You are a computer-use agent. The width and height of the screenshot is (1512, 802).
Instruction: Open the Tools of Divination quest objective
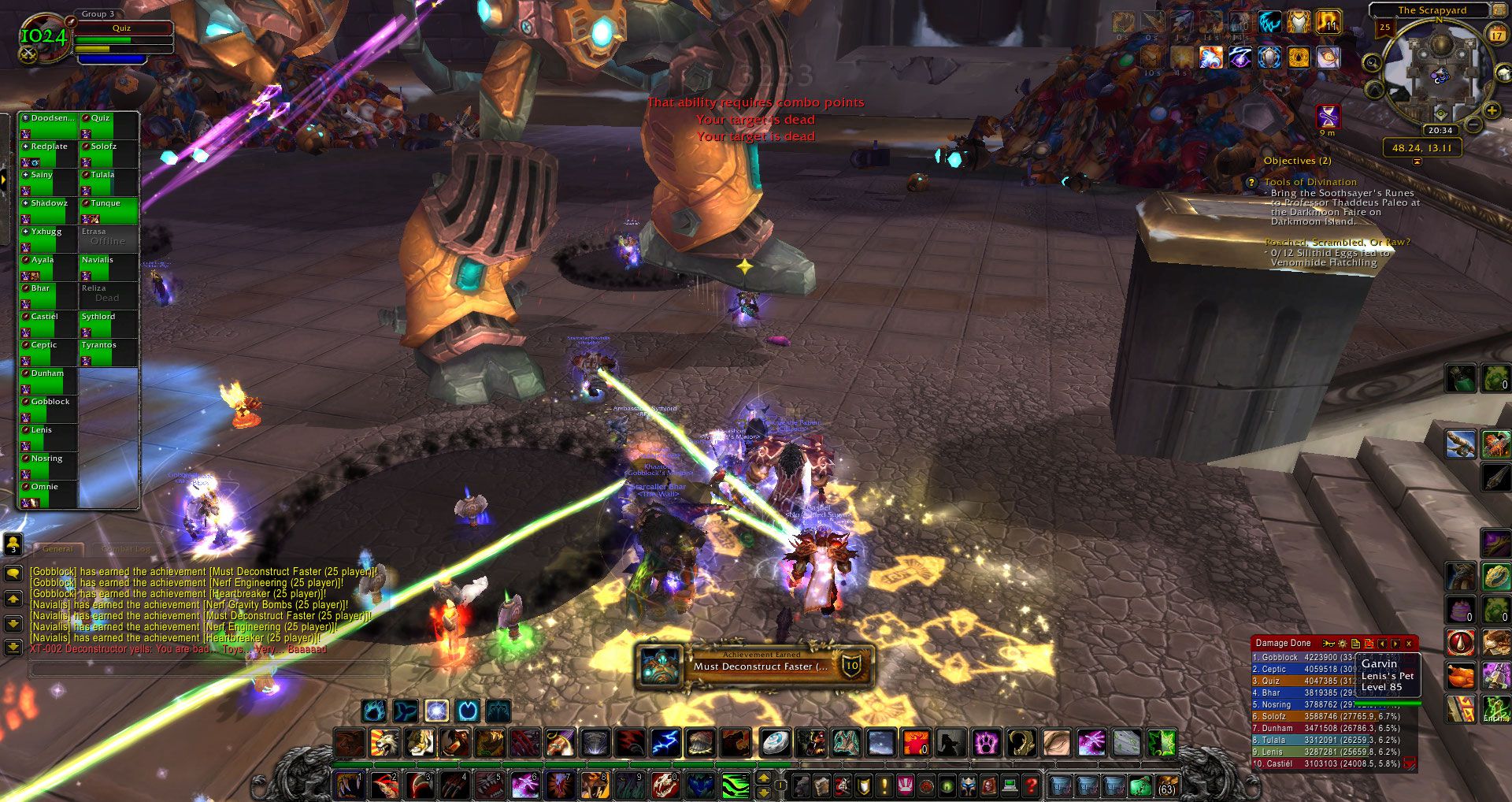pyautogui.click(x=1310, y=182)
